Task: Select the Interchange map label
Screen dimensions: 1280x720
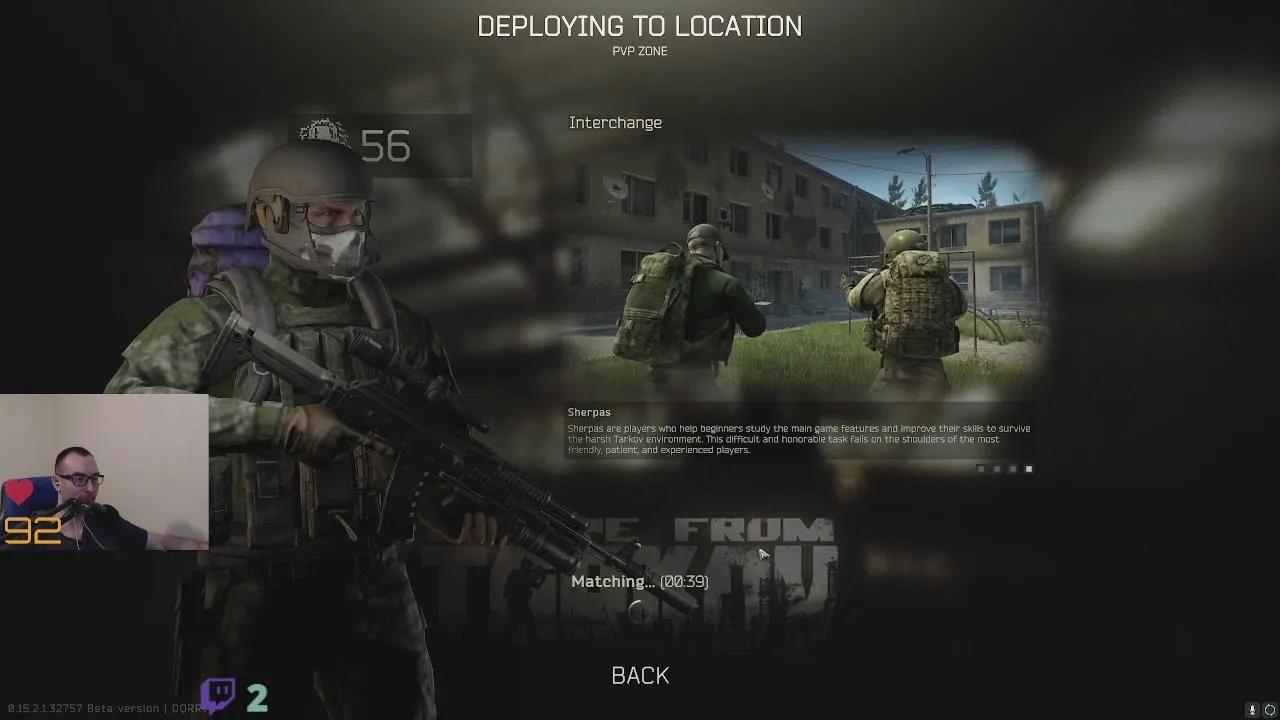Action: click(615, 122)
